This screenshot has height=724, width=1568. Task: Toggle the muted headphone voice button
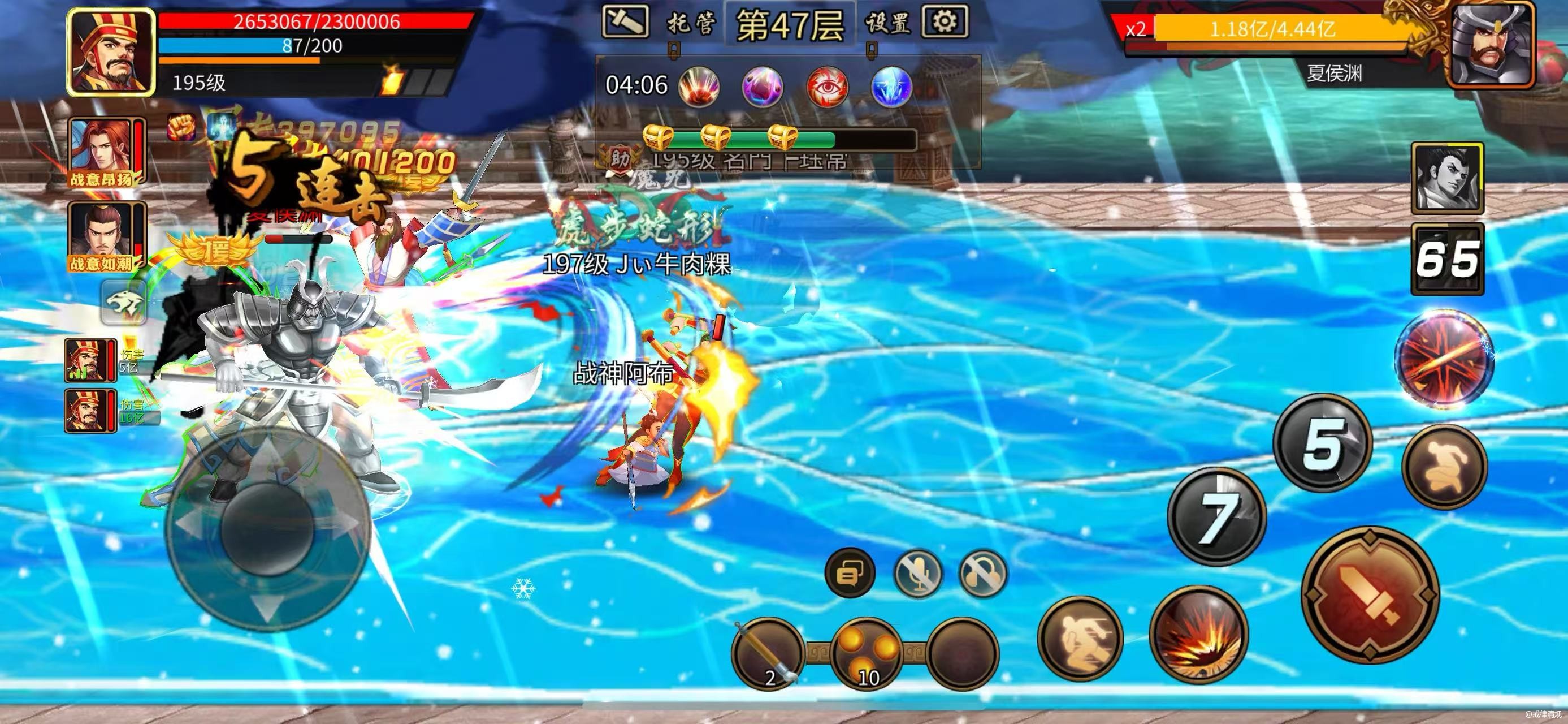pos(982,573)
